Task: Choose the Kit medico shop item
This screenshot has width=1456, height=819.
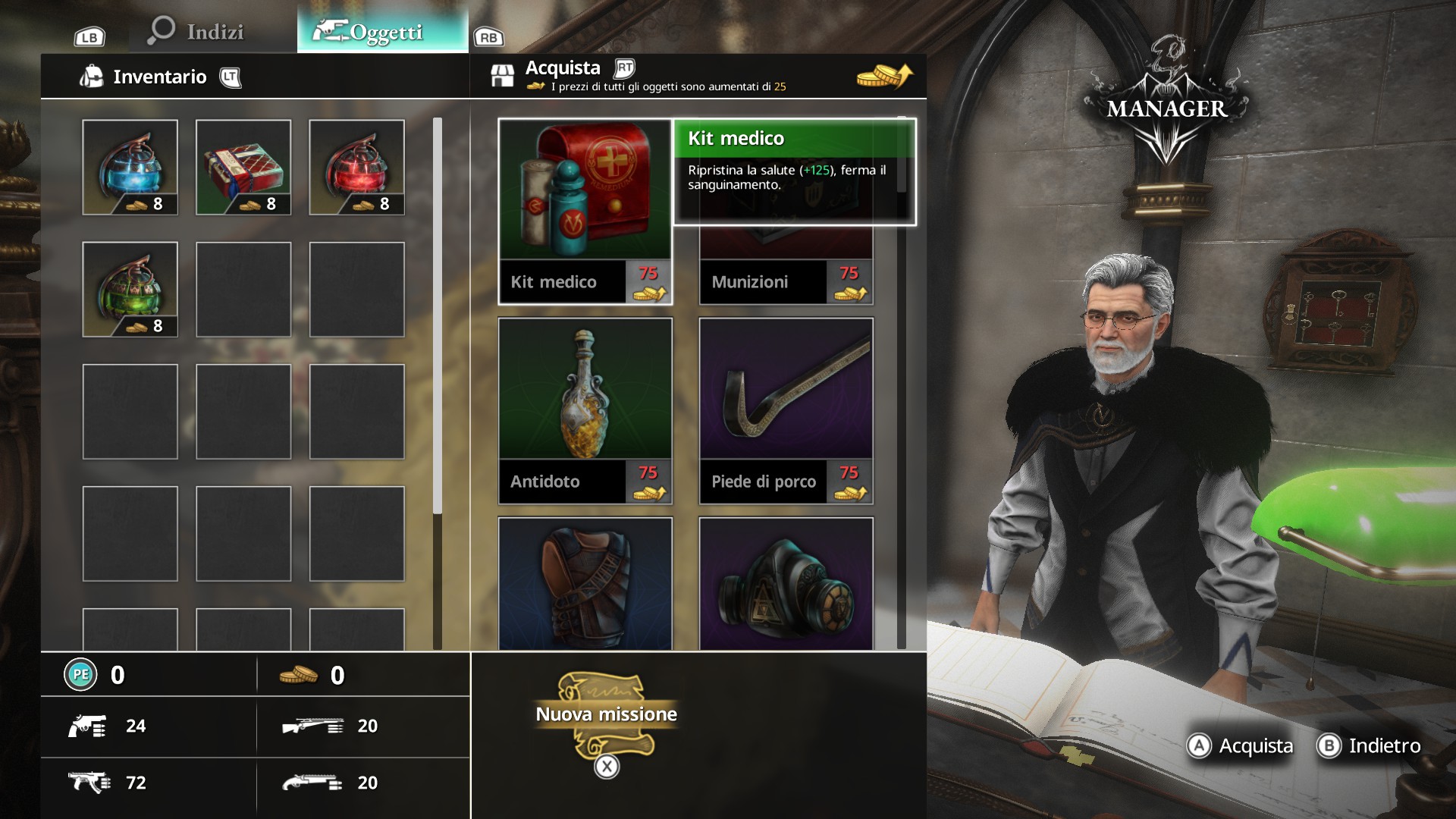Action: coord(585,211)
